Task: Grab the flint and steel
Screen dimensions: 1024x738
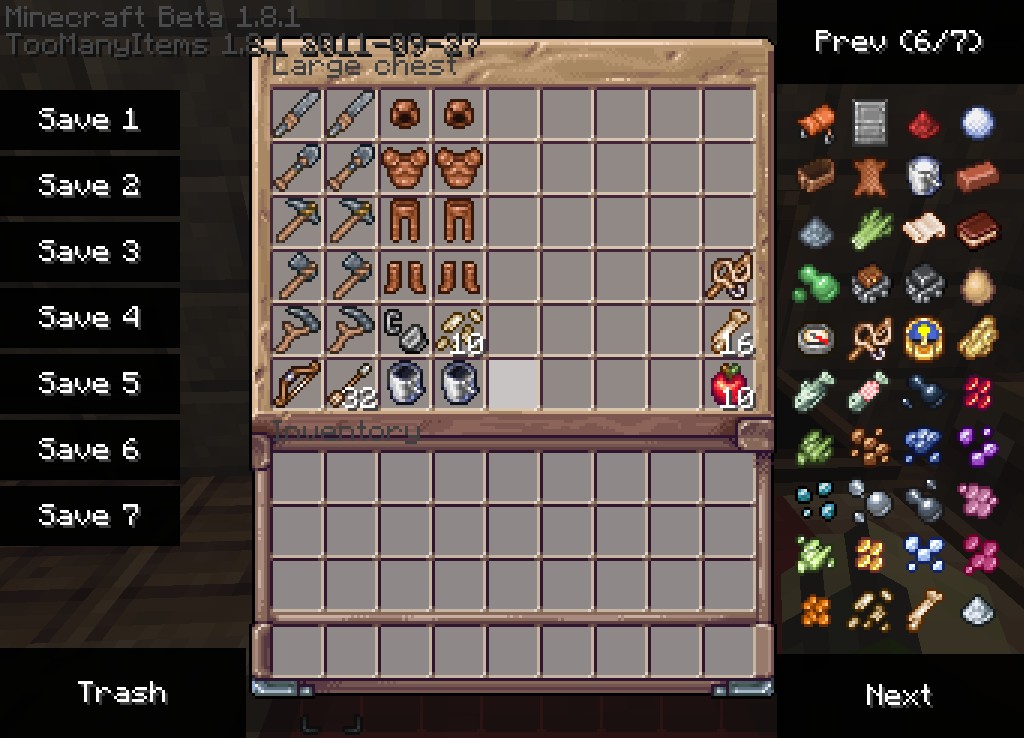Action: click(405, 329)
